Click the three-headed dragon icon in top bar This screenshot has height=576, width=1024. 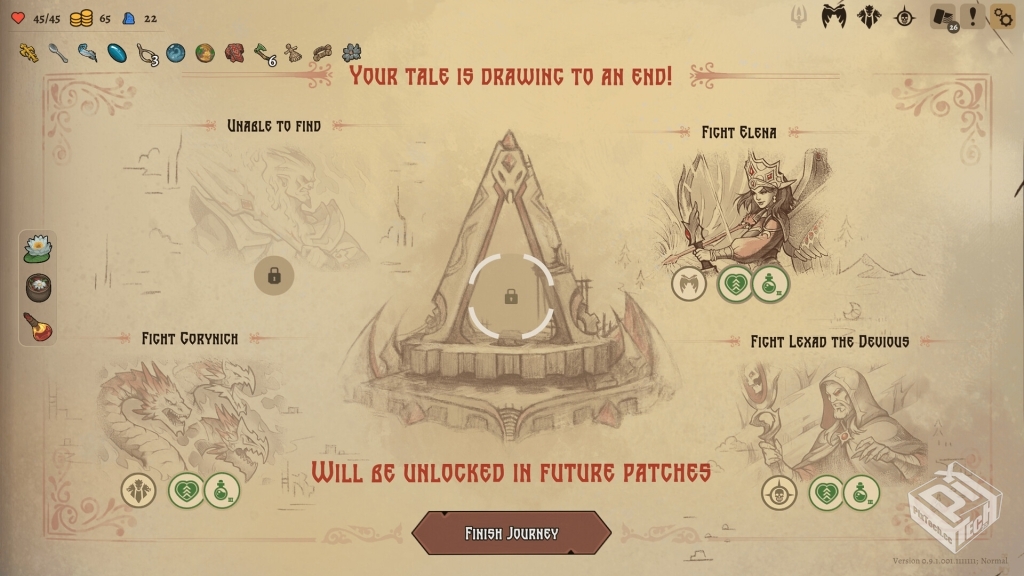click(870, 17)
